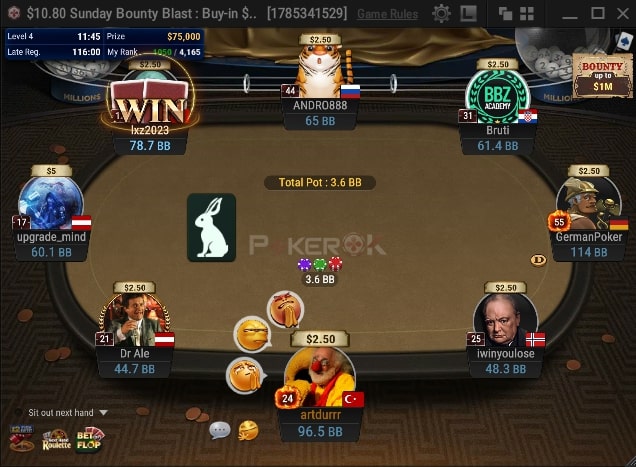Open GermanPoker's player profile

(x=588, y=207)
